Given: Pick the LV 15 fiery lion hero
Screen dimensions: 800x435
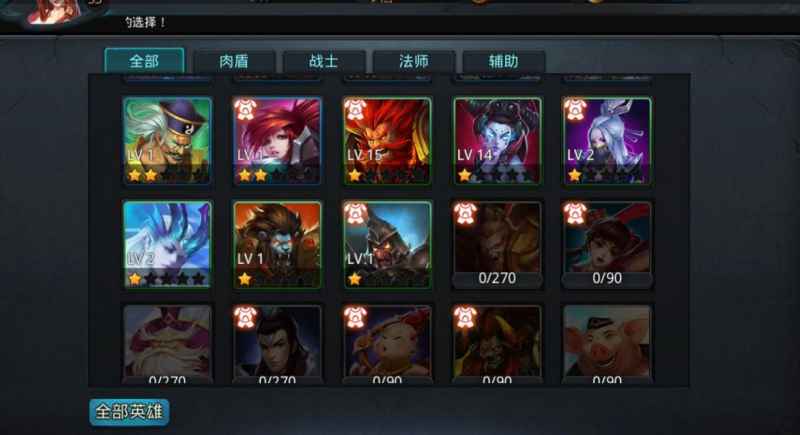Looking at the screenshot, I should [x=387, y=140].
